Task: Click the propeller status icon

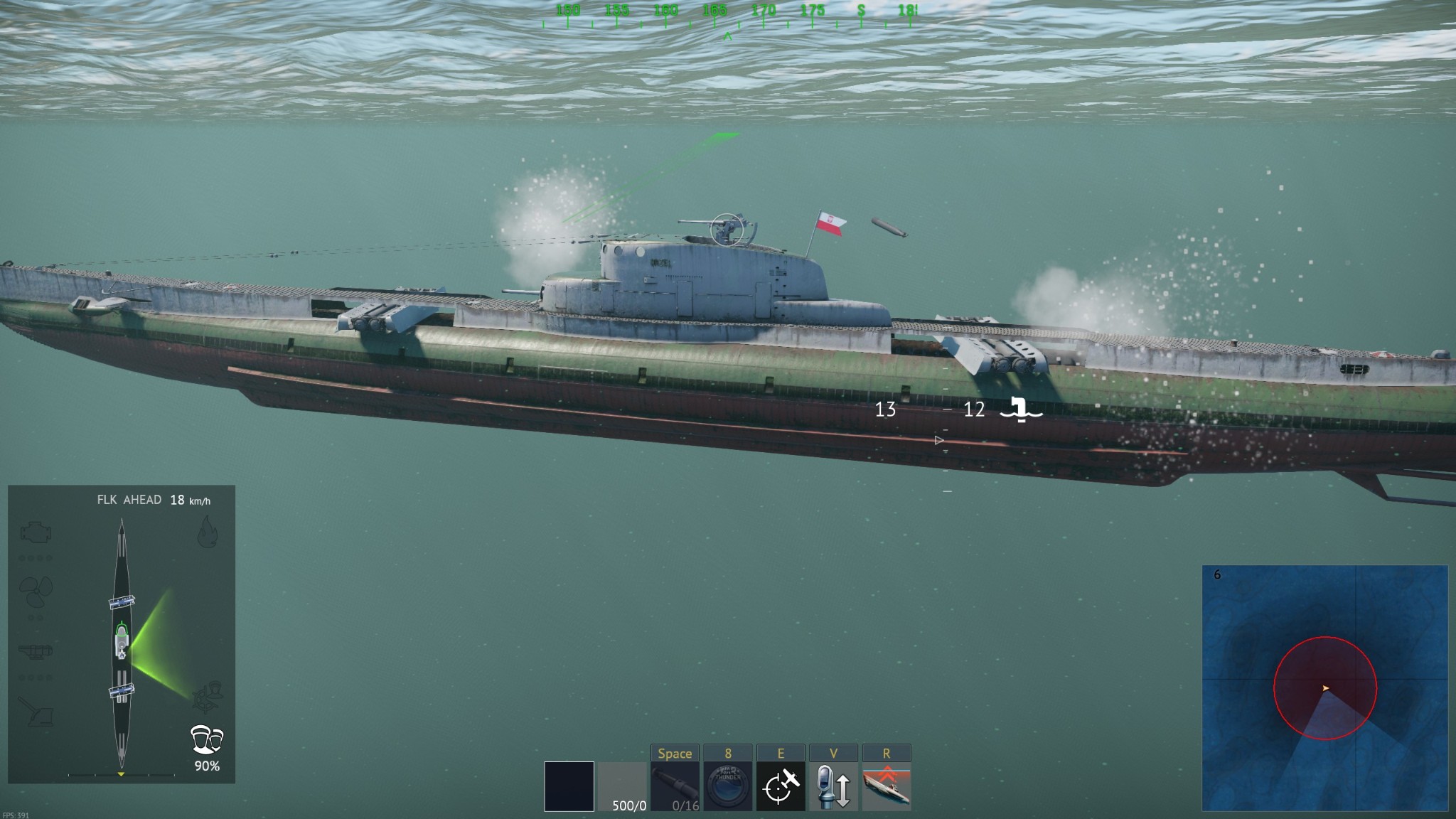Action: pos(36,589)
